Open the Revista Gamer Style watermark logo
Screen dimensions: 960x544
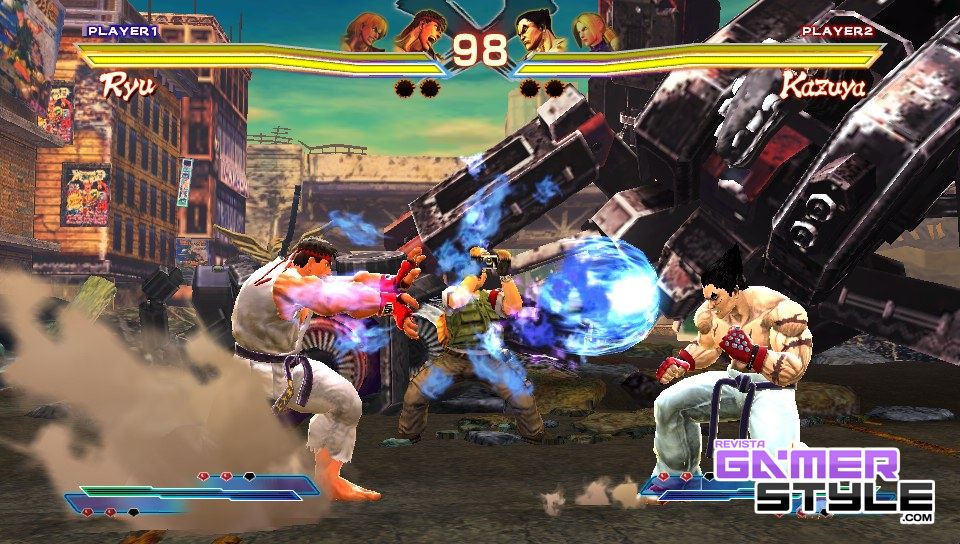coord(824,480)
